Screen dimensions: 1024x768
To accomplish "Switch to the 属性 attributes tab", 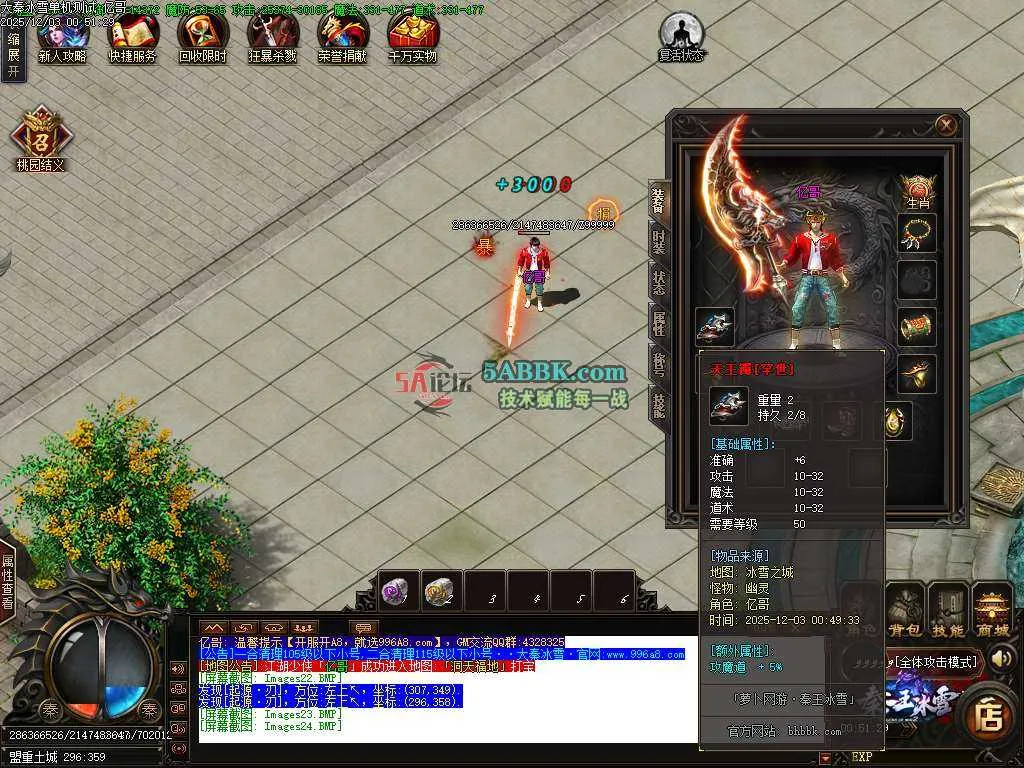I will pyautogui.click(x=658, y=322).
